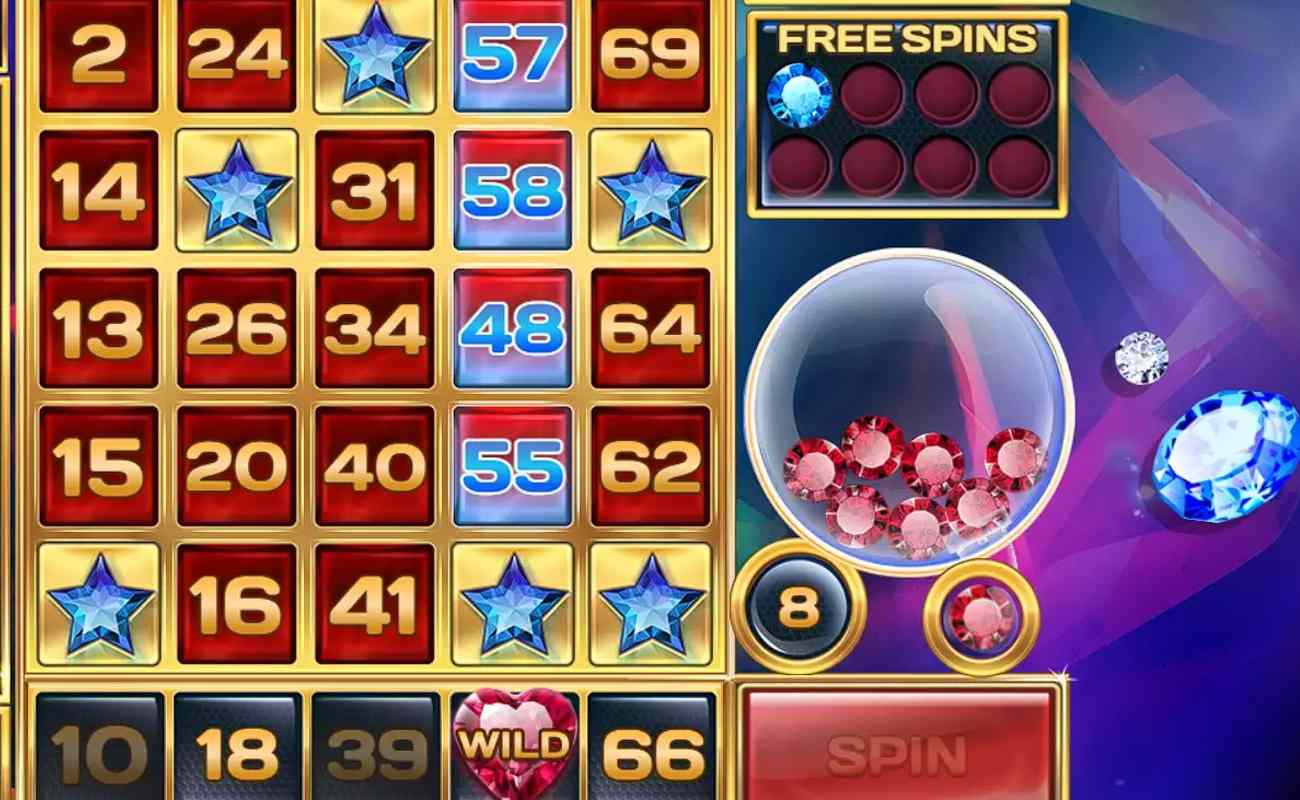Screen dimensions: 1300x800
Task: Click the star beside number 31
Action: [237, 189]
